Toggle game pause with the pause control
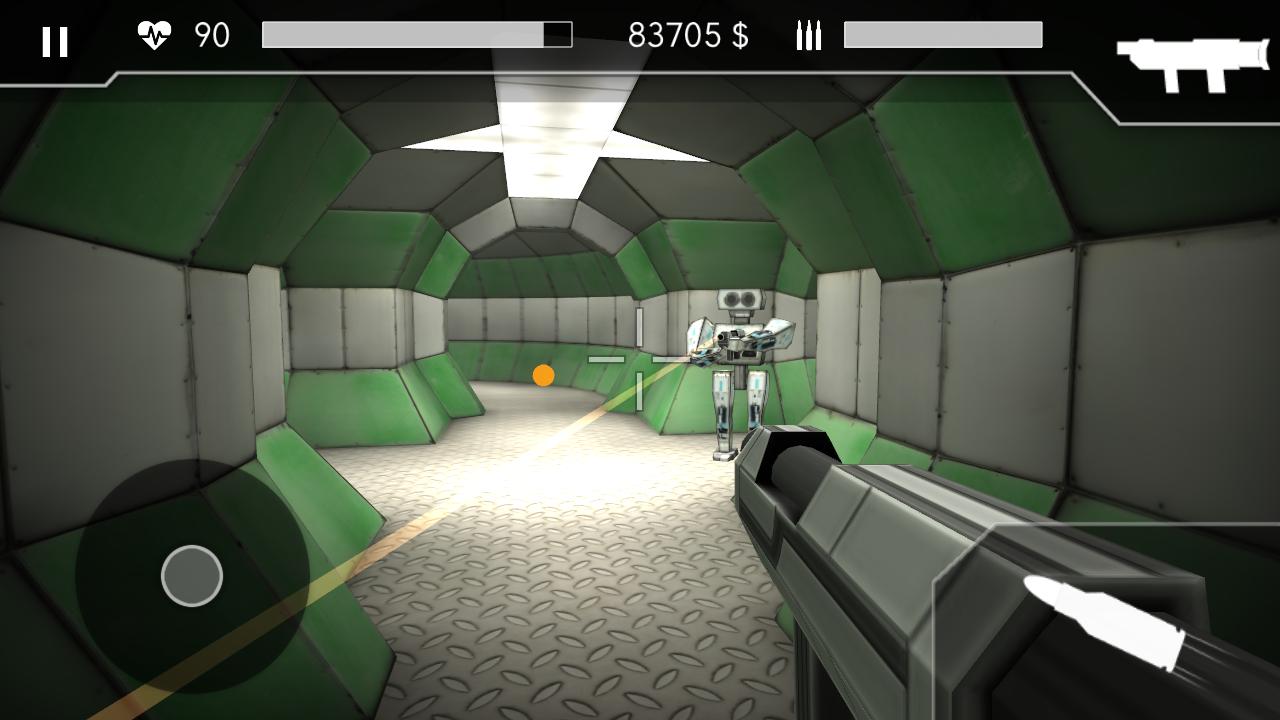Viewport: 1280px width, 720px height. [x=55, y=42]
